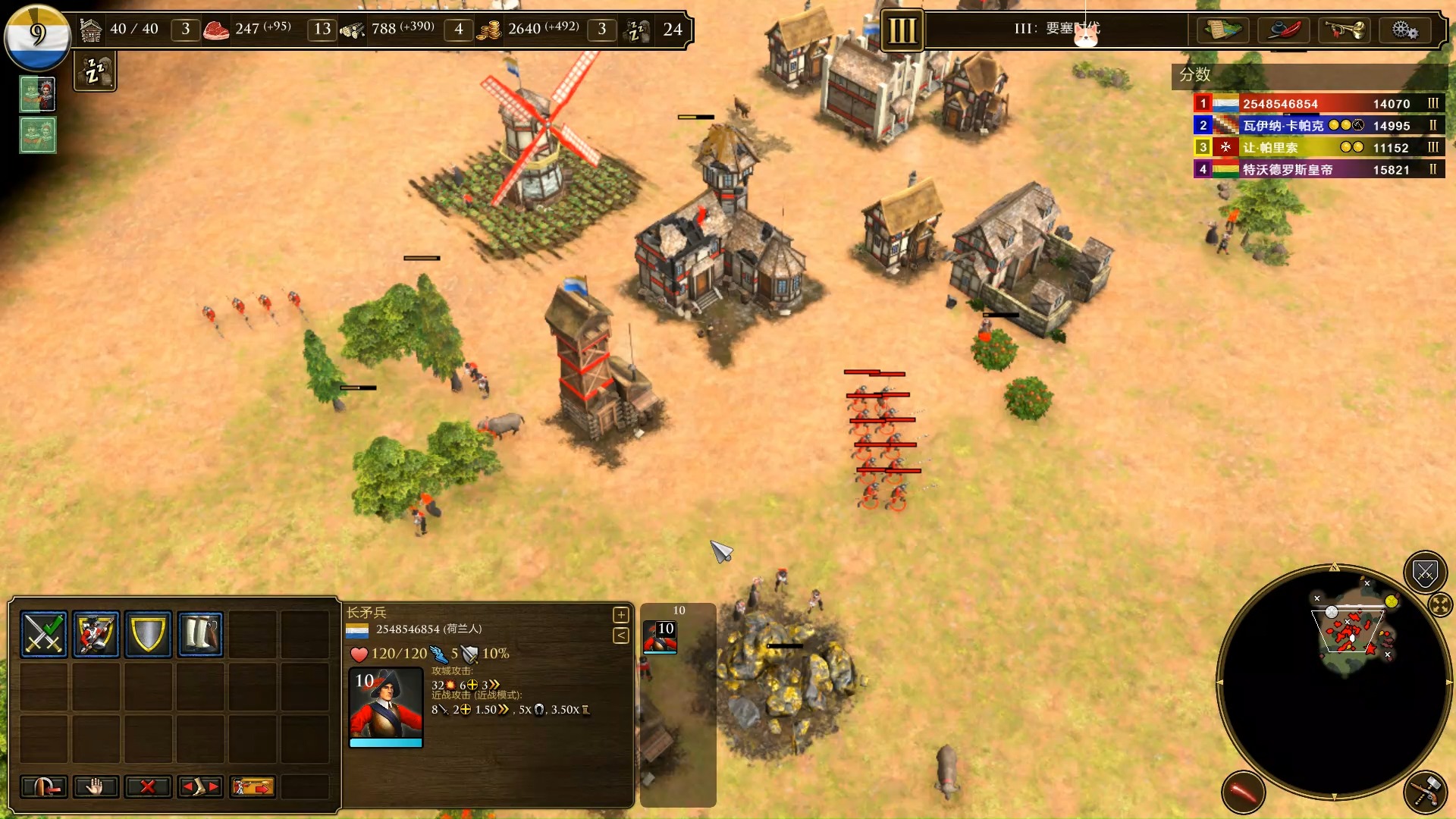
Task: Click the red flare signal button
Action: [x=1243, y=792]
